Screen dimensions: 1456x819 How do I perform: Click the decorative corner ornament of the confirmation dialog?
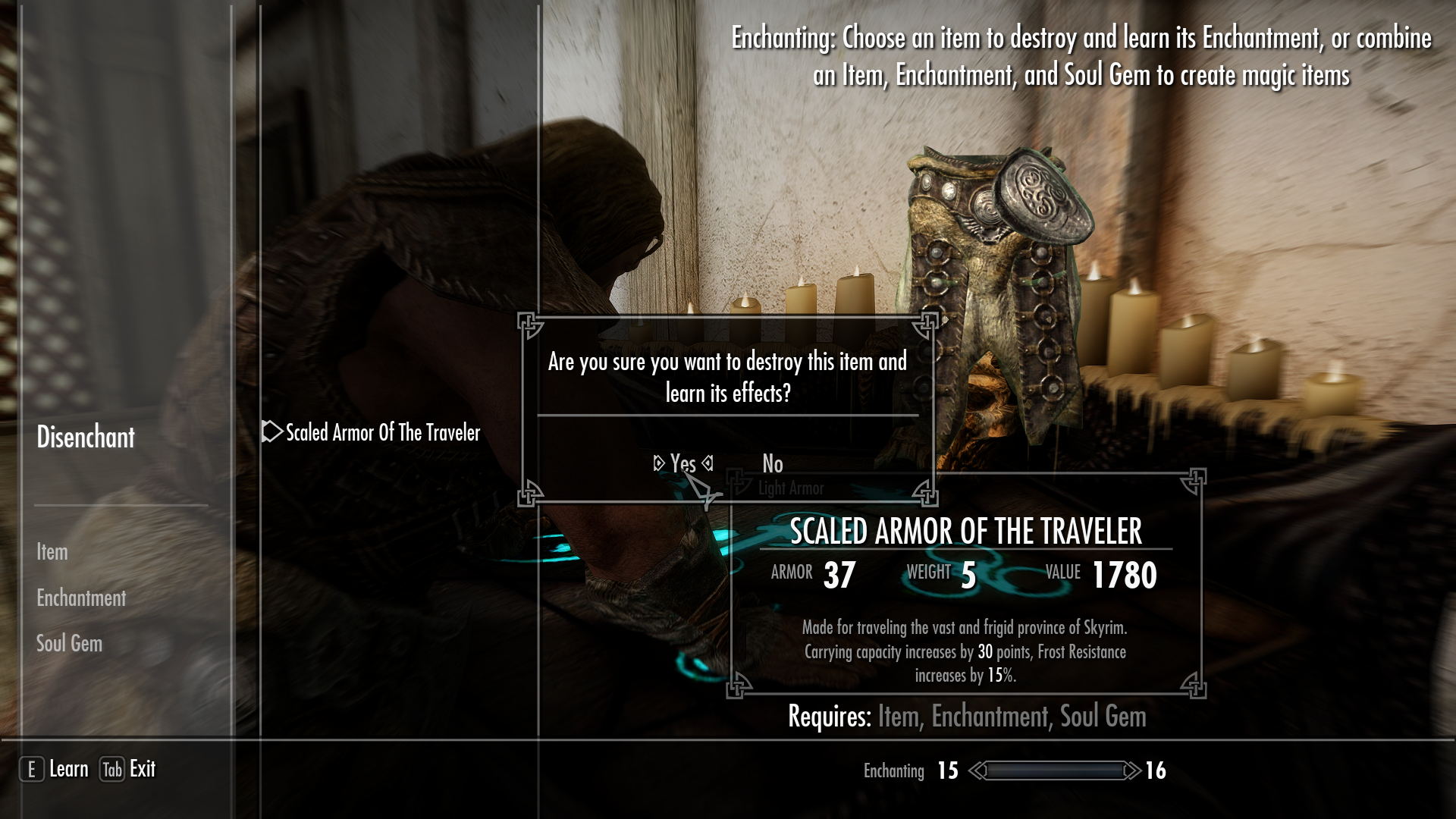click(529, 326)
